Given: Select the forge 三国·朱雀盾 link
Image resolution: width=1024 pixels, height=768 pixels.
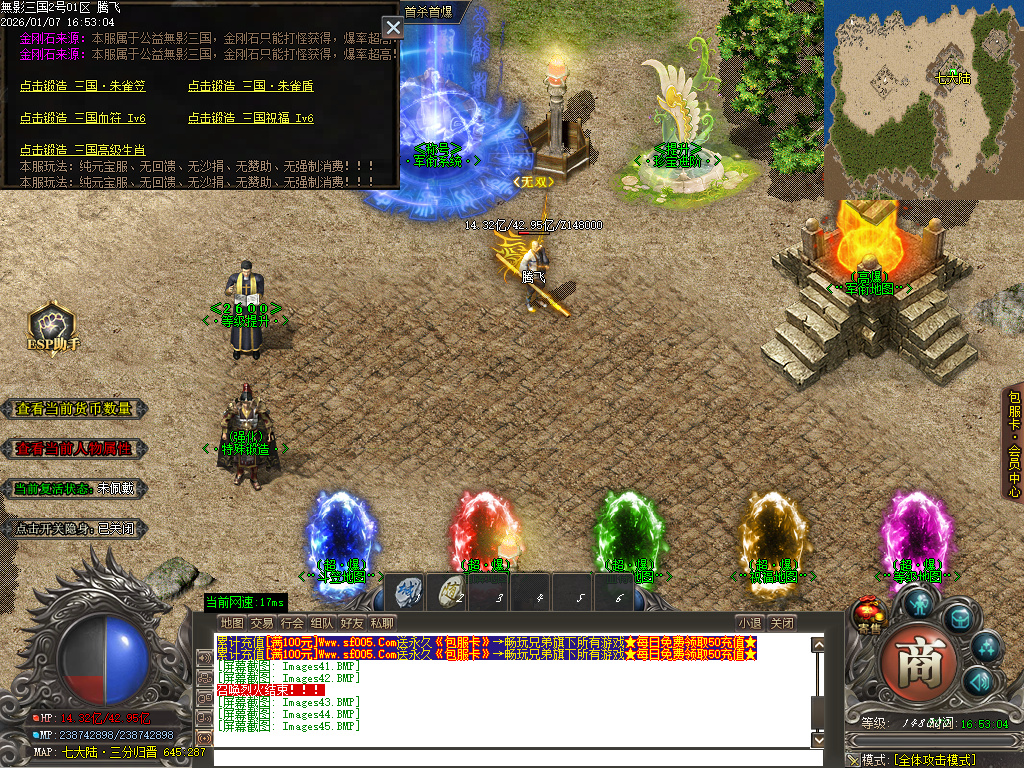Looking at the screenshot, I should click(250, 86).
